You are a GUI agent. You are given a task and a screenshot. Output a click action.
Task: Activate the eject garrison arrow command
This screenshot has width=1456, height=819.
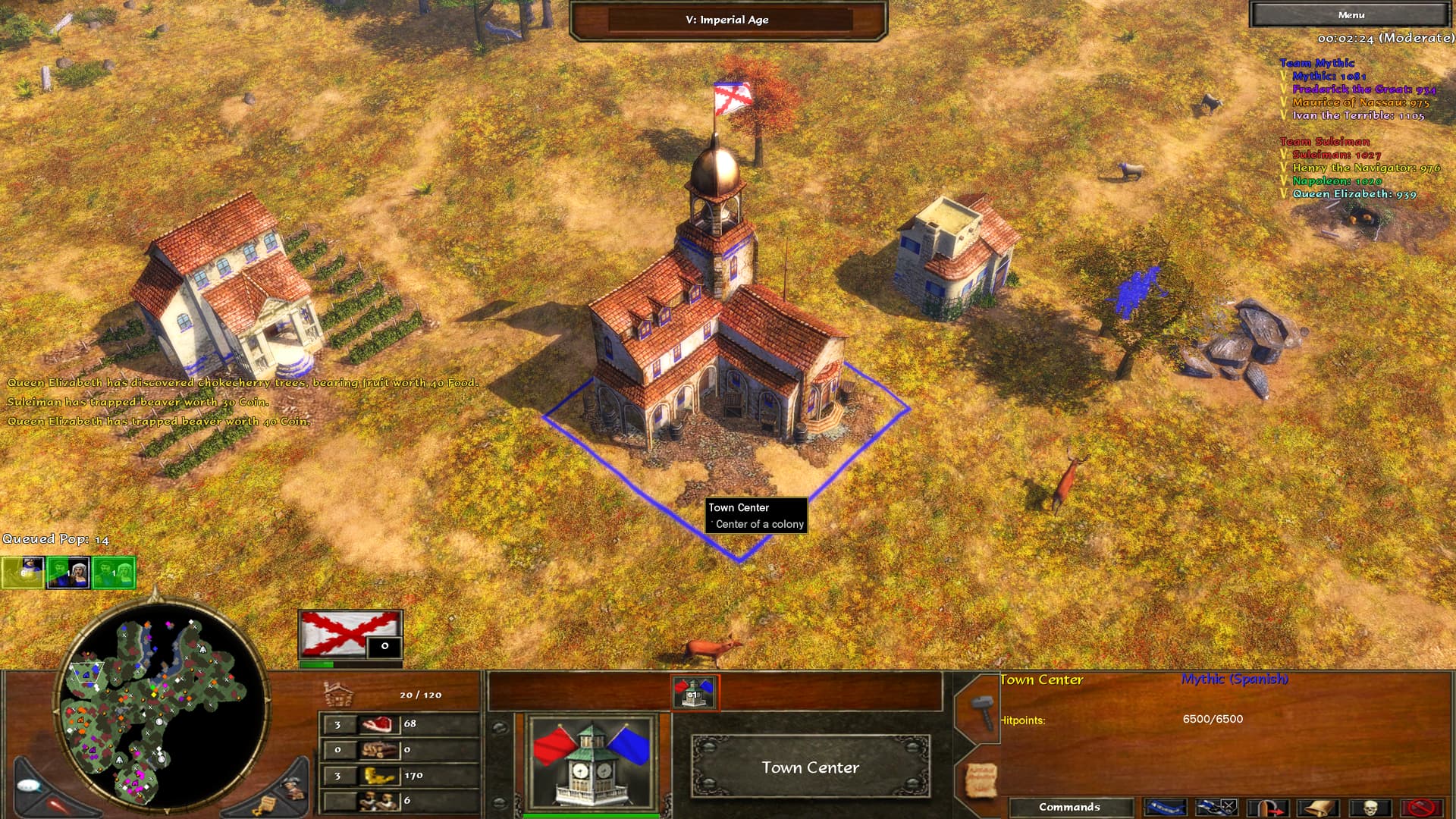(x=1268, y=808)
